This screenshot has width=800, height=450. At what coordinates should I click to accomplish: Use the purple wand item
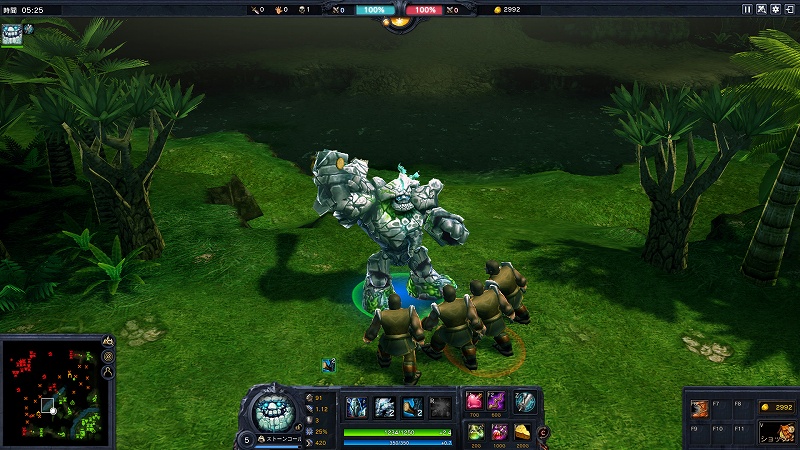497,401
